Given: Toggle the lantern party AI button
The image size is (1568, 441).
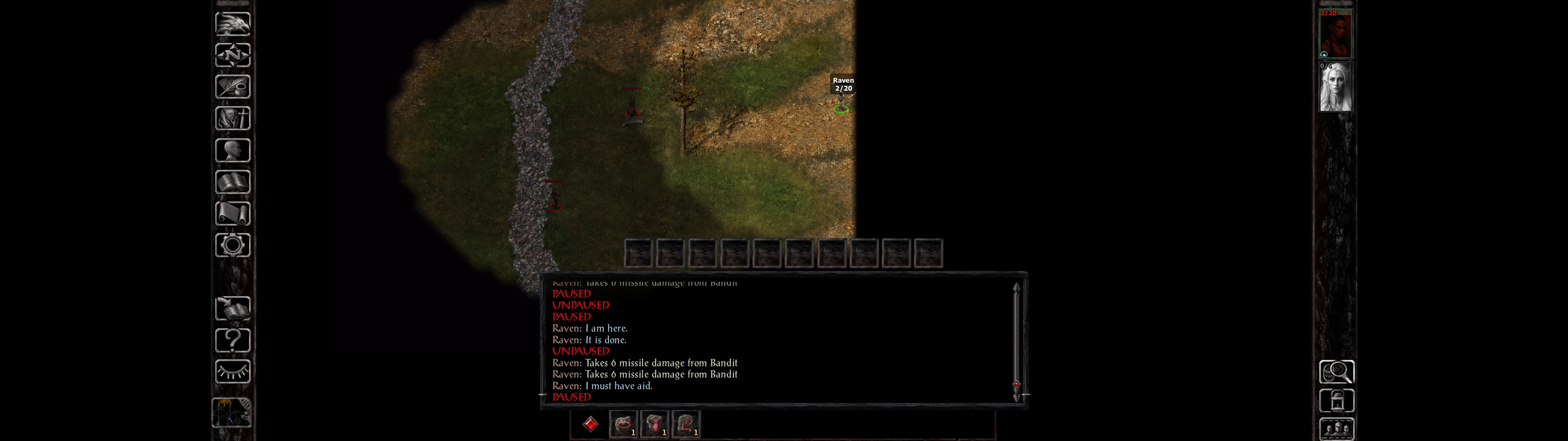Looking at the screenshot, I should pyautogui.click(x=1337, y=401).
